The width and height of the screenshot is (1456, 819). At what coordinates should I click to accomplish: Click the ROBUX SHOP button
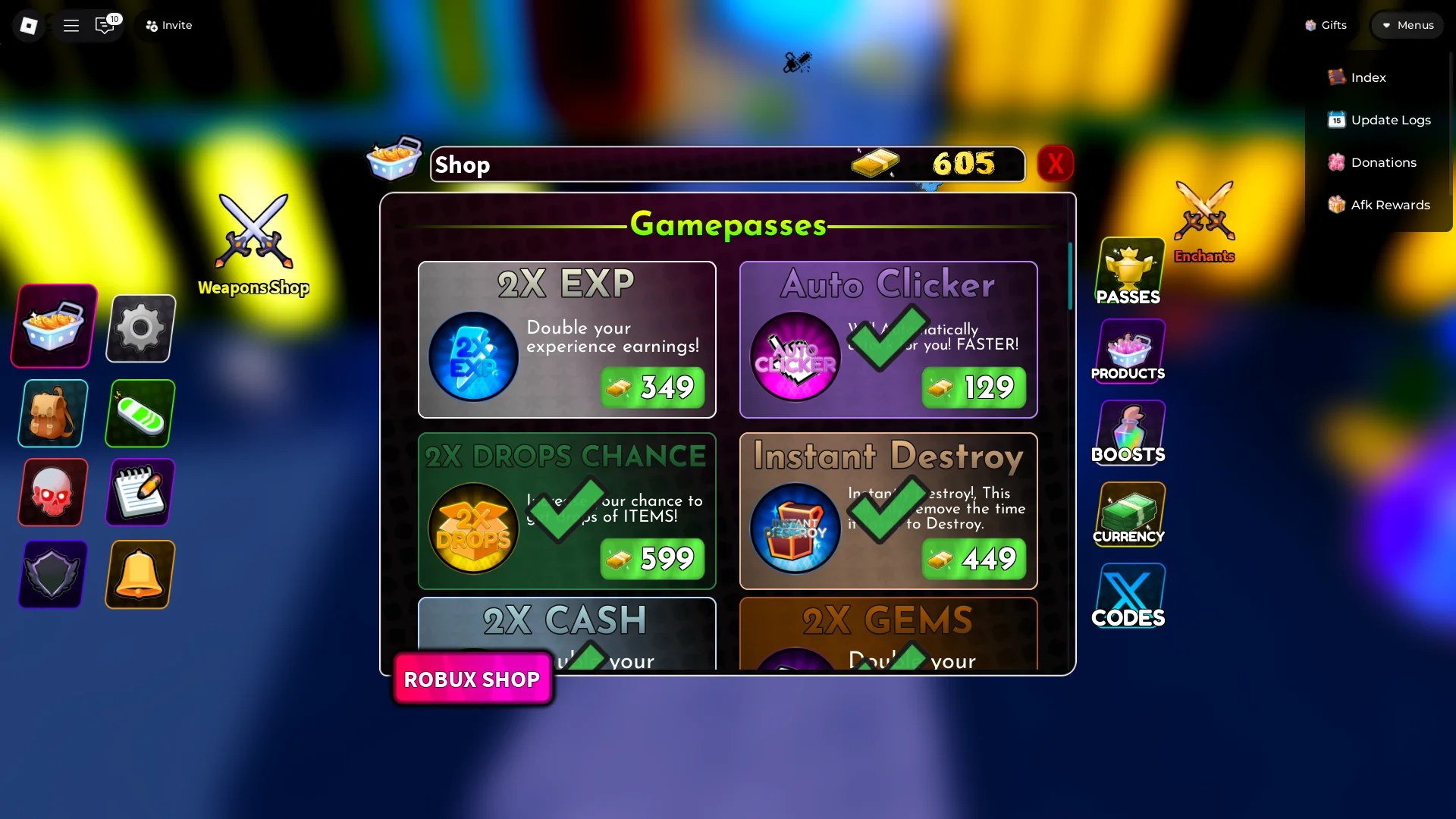pos(472,679)
